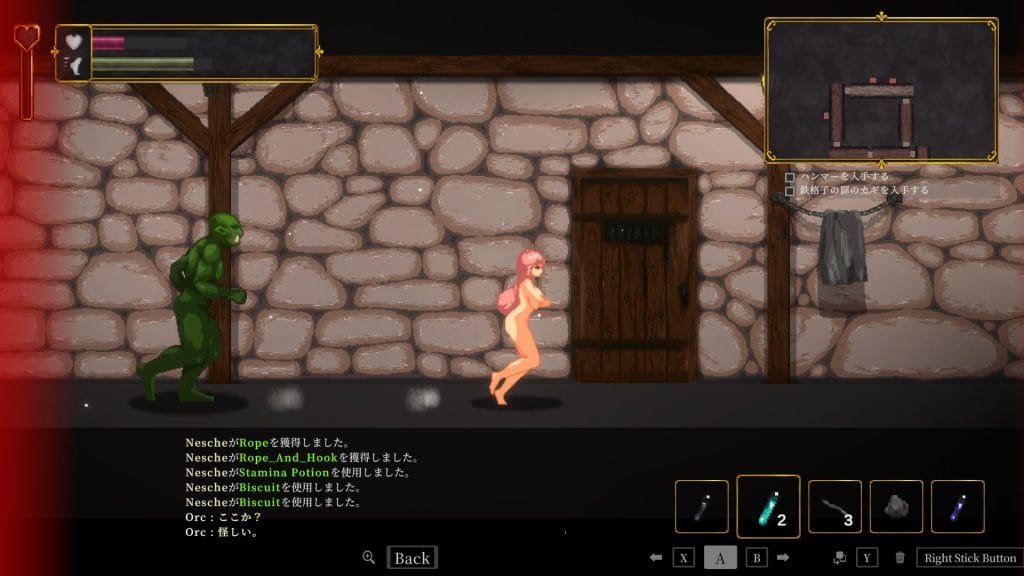Select the cyan potion slot with count 2
The height and width of the screenshot is (576, 1024).
pos(768,507)
